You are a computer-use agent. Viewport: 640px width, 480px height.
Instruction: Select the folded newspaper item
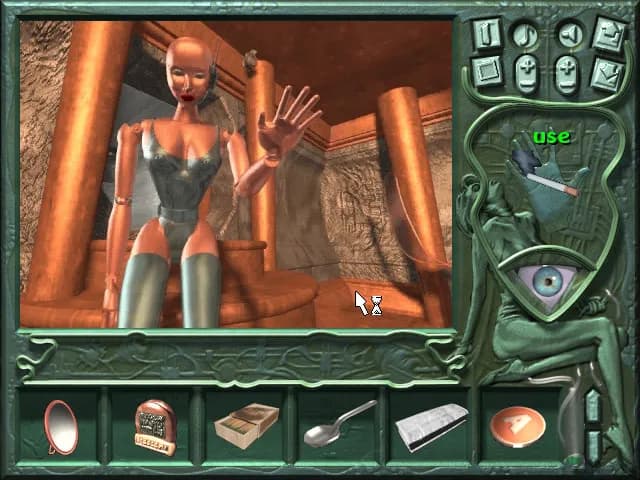click(x=430, y=425)
